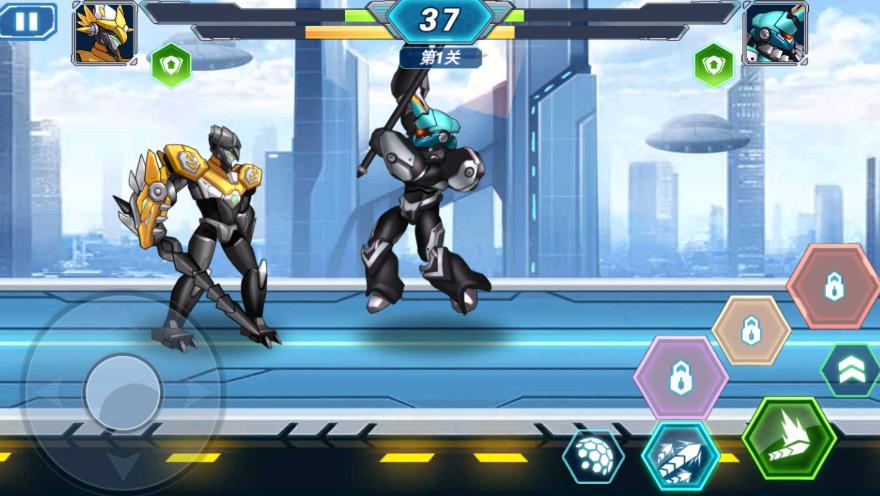880x496 pixels.
Task: Tap the gold robot player portrait
Action: tap(104, 33)
